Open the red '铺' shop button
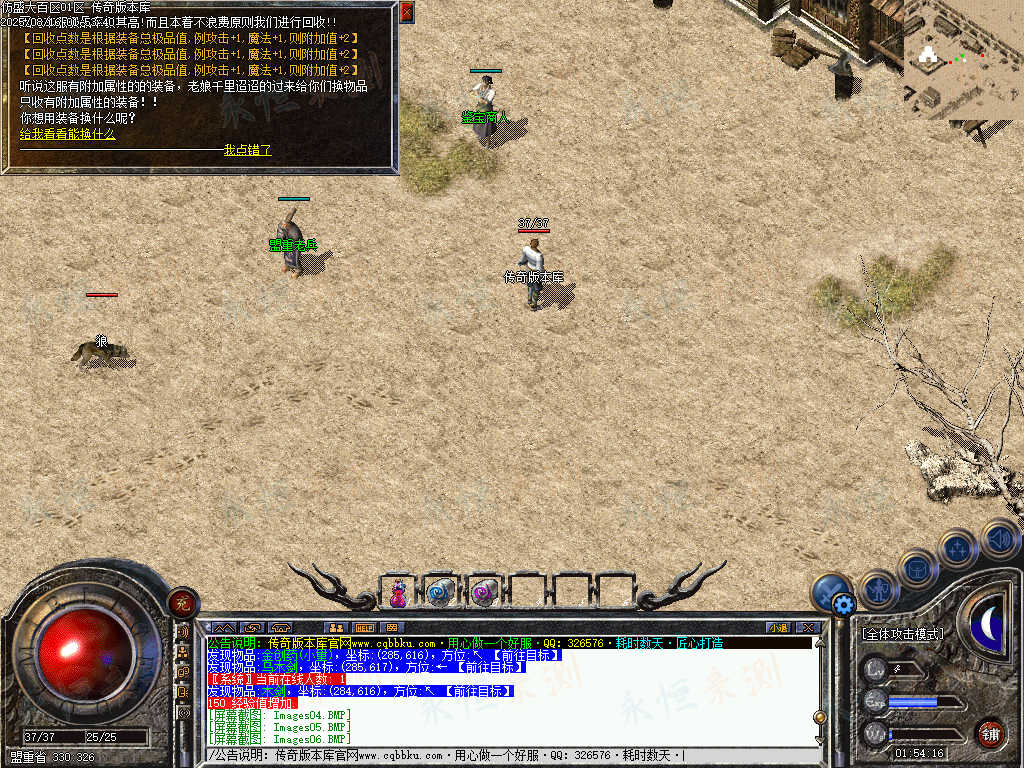1024x768 pixels. pyautogui.click(x=989, y=733)
